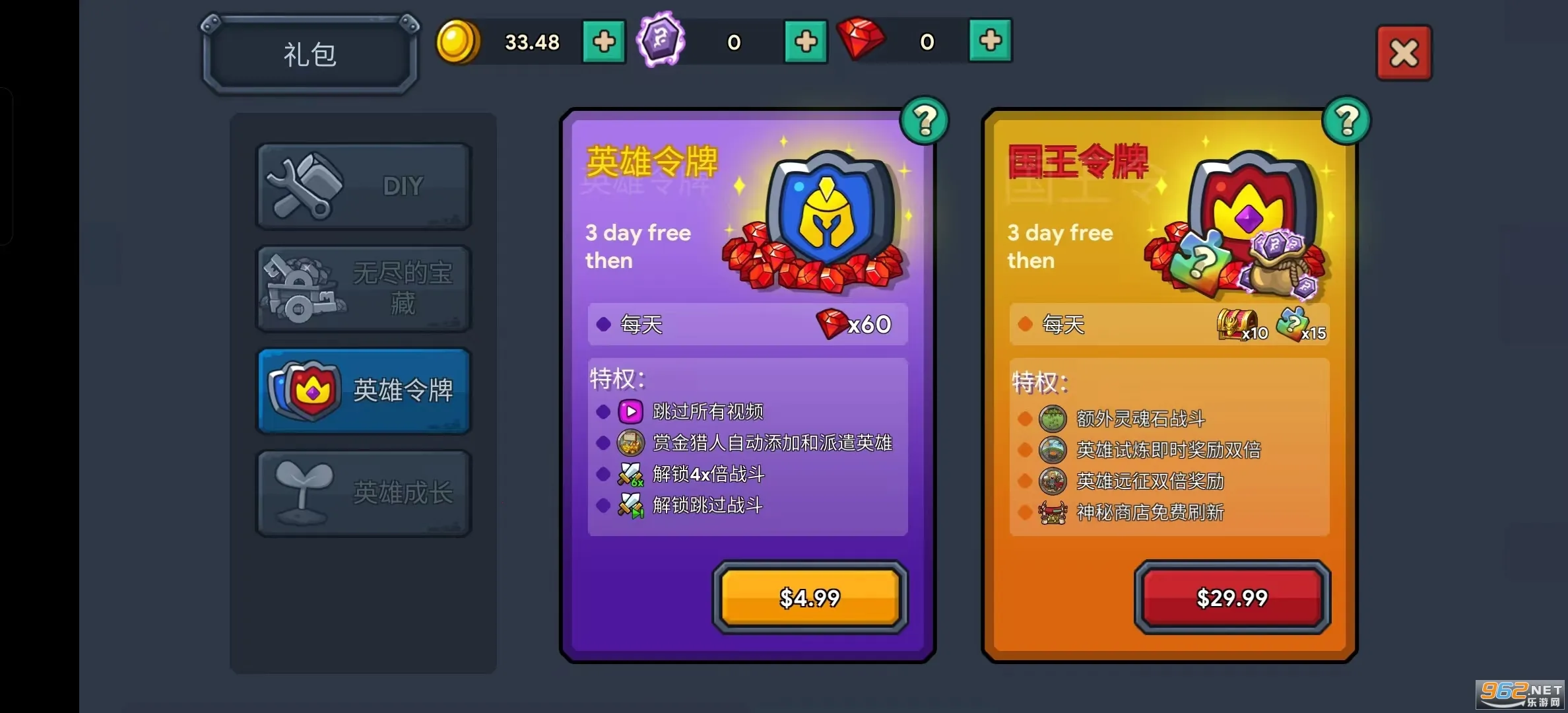1568x713 pixels.
Task: Click the puzzle piece x15 reward icon
Action: click(1293, 323)
